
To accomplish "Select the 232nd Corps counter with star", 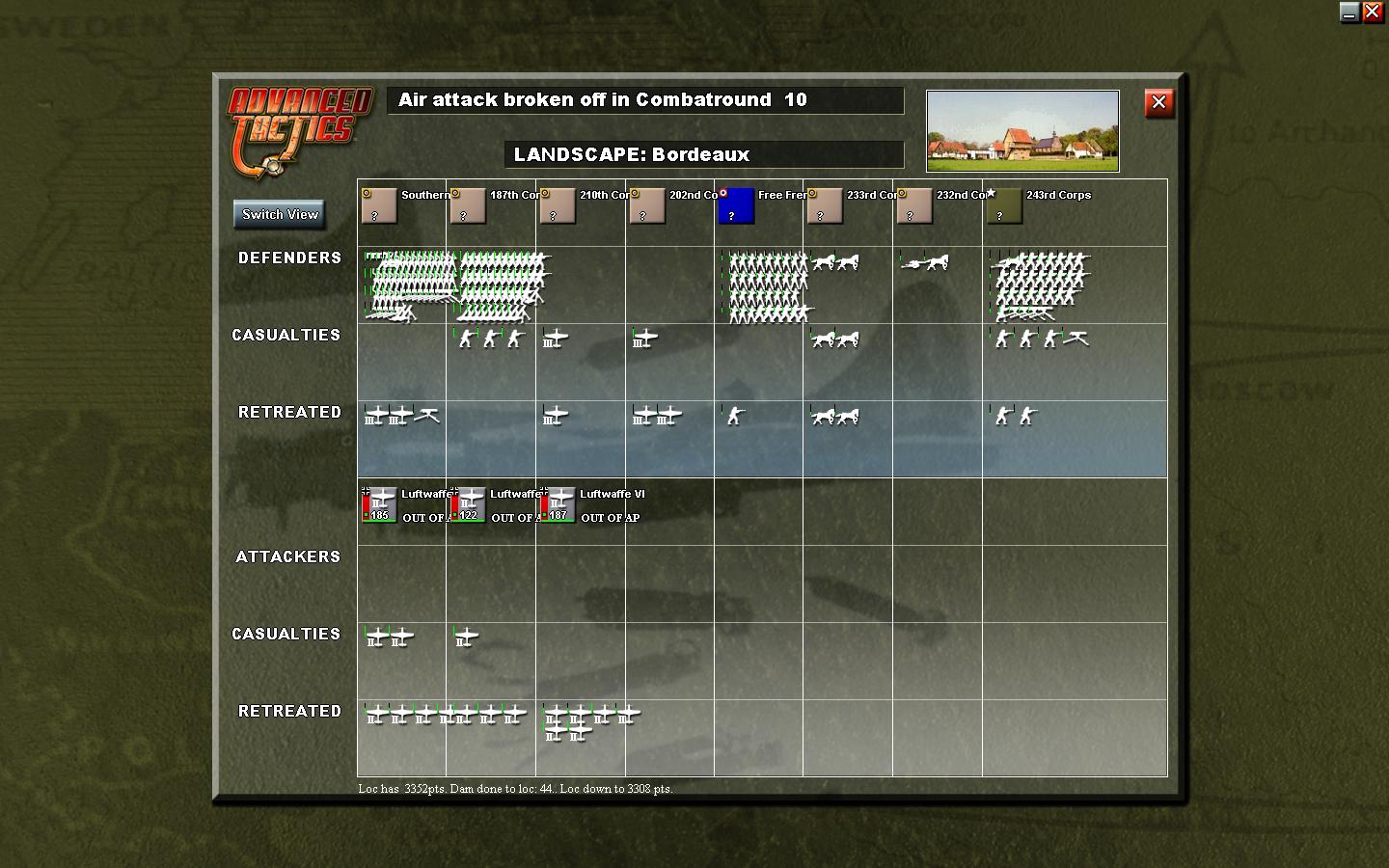I will (x=914, y=206).
